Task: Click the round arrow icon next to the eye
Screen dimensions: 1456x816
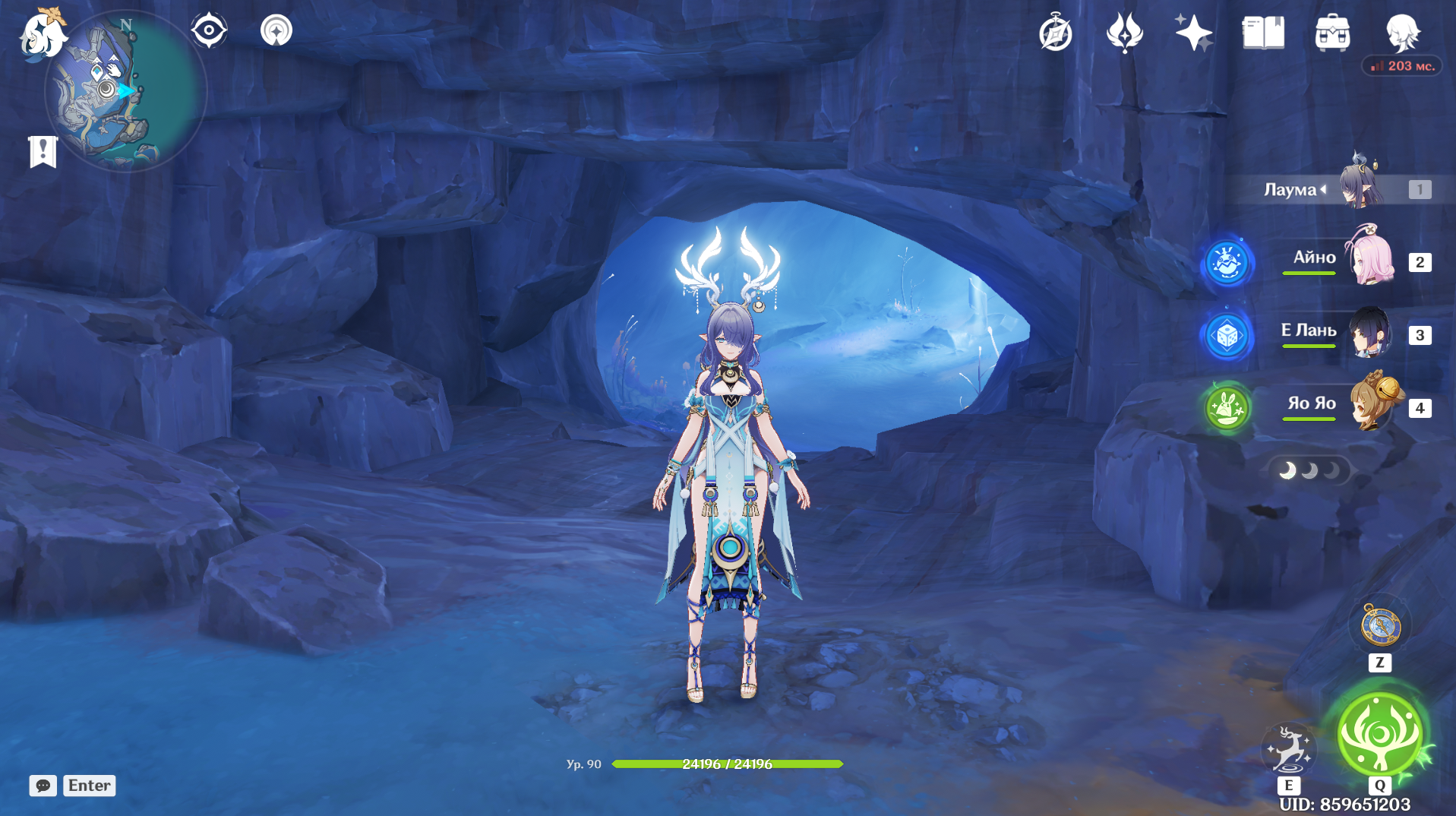Action: 276,31
